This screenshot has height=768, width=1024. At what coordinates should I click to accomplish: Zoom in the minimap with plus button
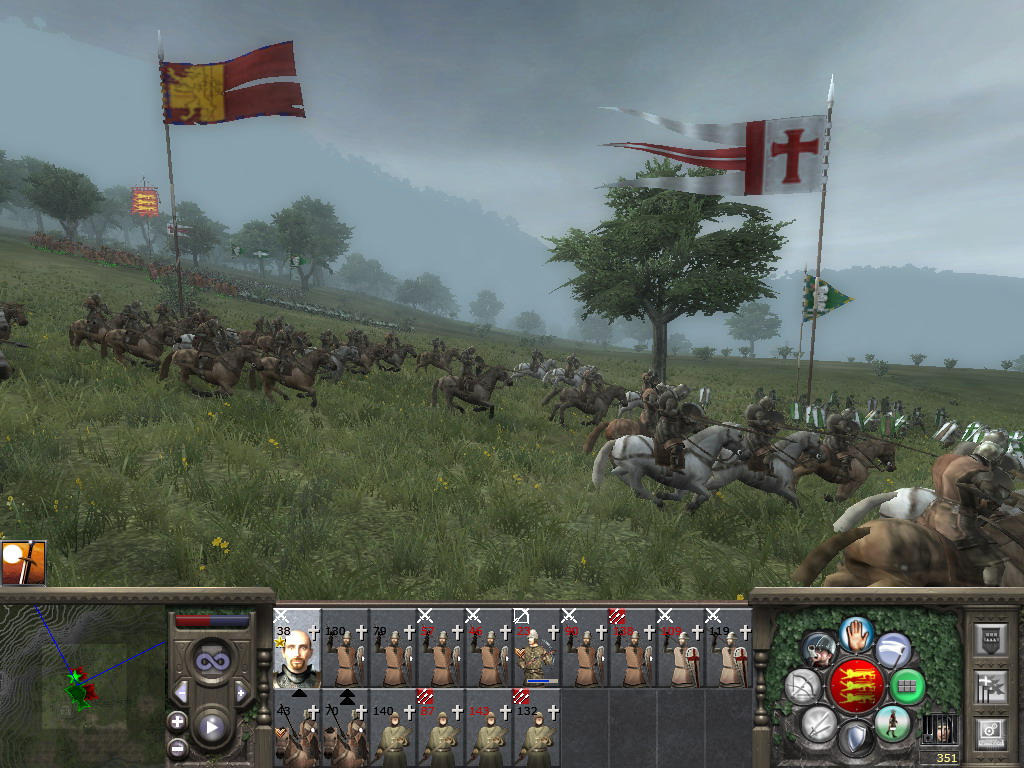(x=177, y=721)
